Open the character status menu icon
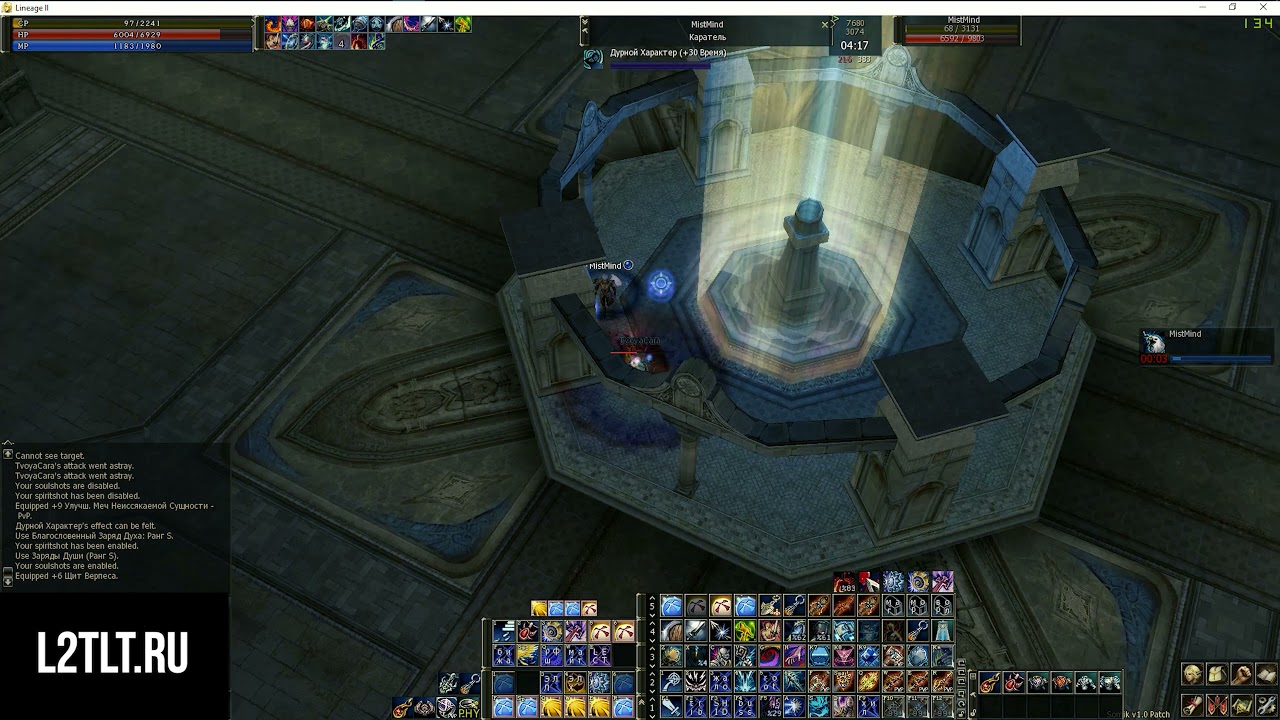1280x720 pixels. (1192, 674)
